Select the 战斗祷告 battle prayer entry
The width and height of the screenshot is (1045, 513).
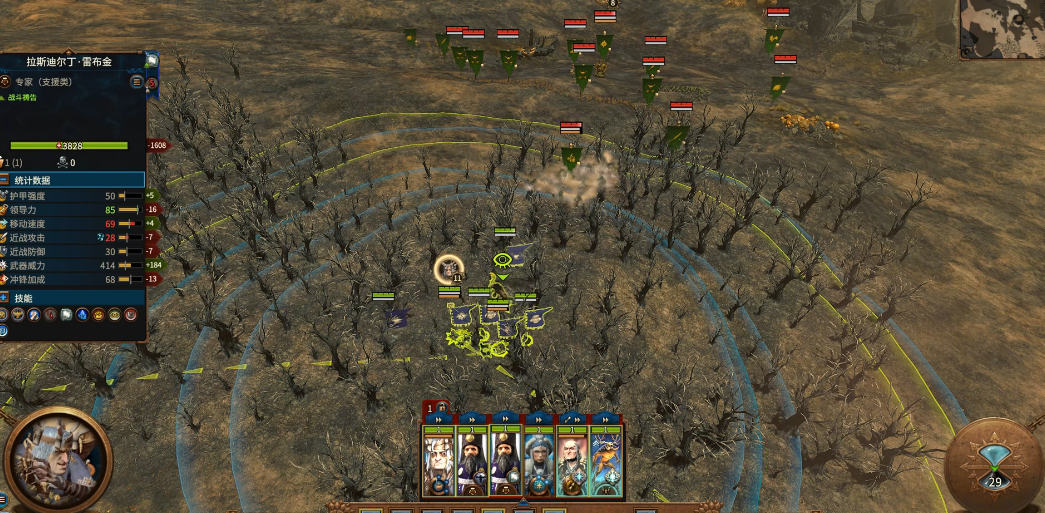click(x=23, y=97)
